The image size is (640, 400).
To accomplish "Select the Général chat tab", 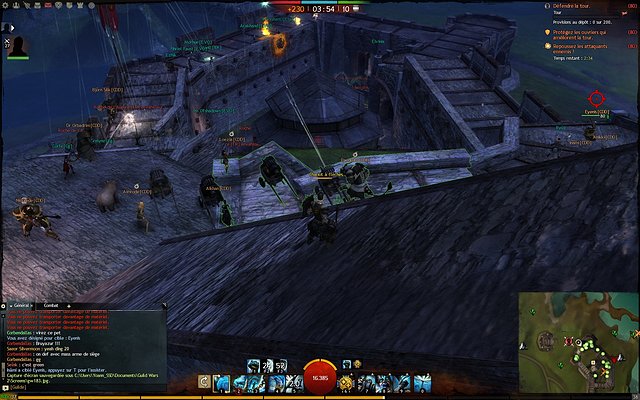I will 21,304.
